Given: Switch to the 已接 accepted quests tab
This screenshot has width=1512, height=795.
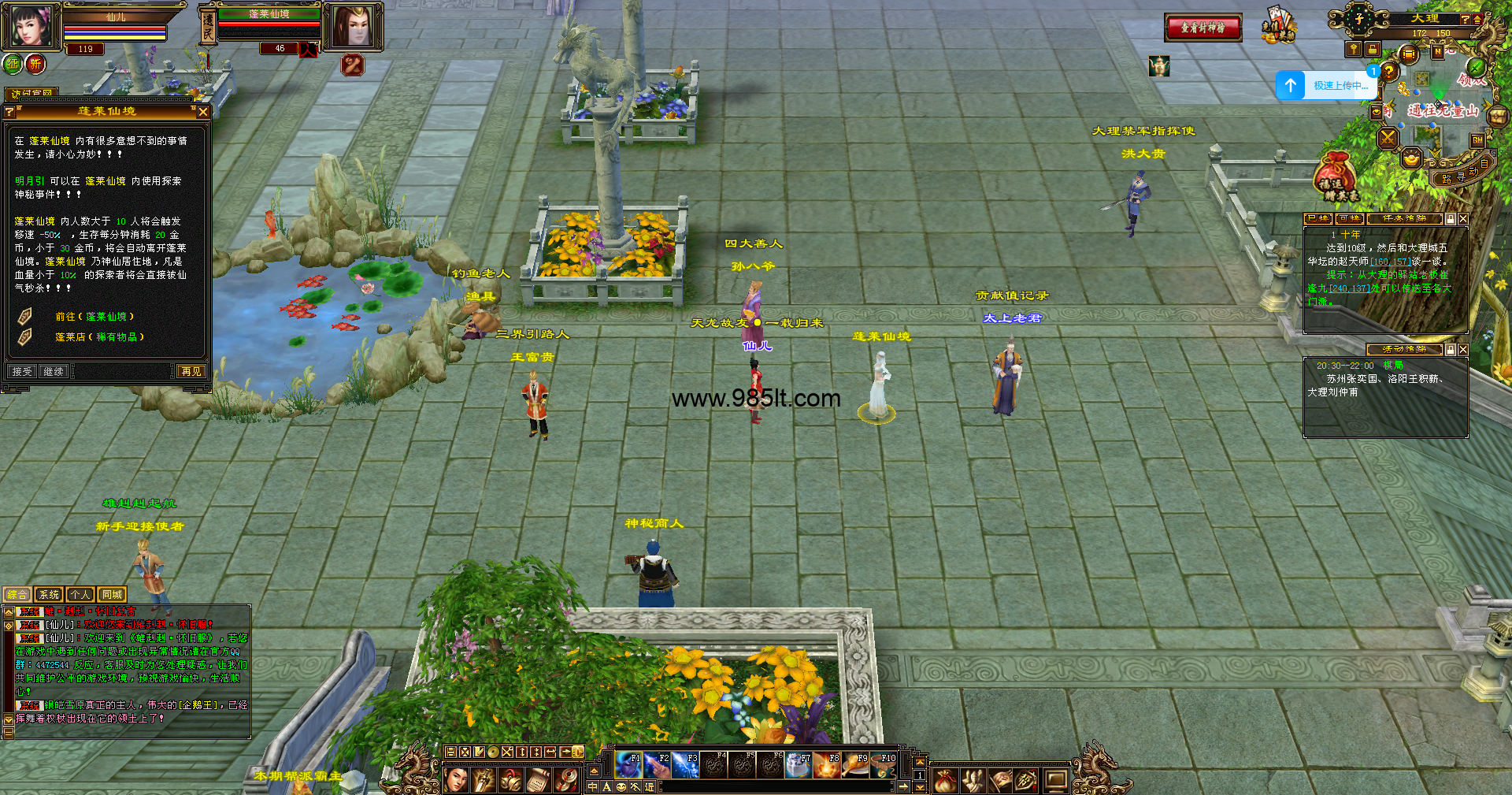Looking at the screenshot, I should pyautogui.click(x=1317, y=218).
